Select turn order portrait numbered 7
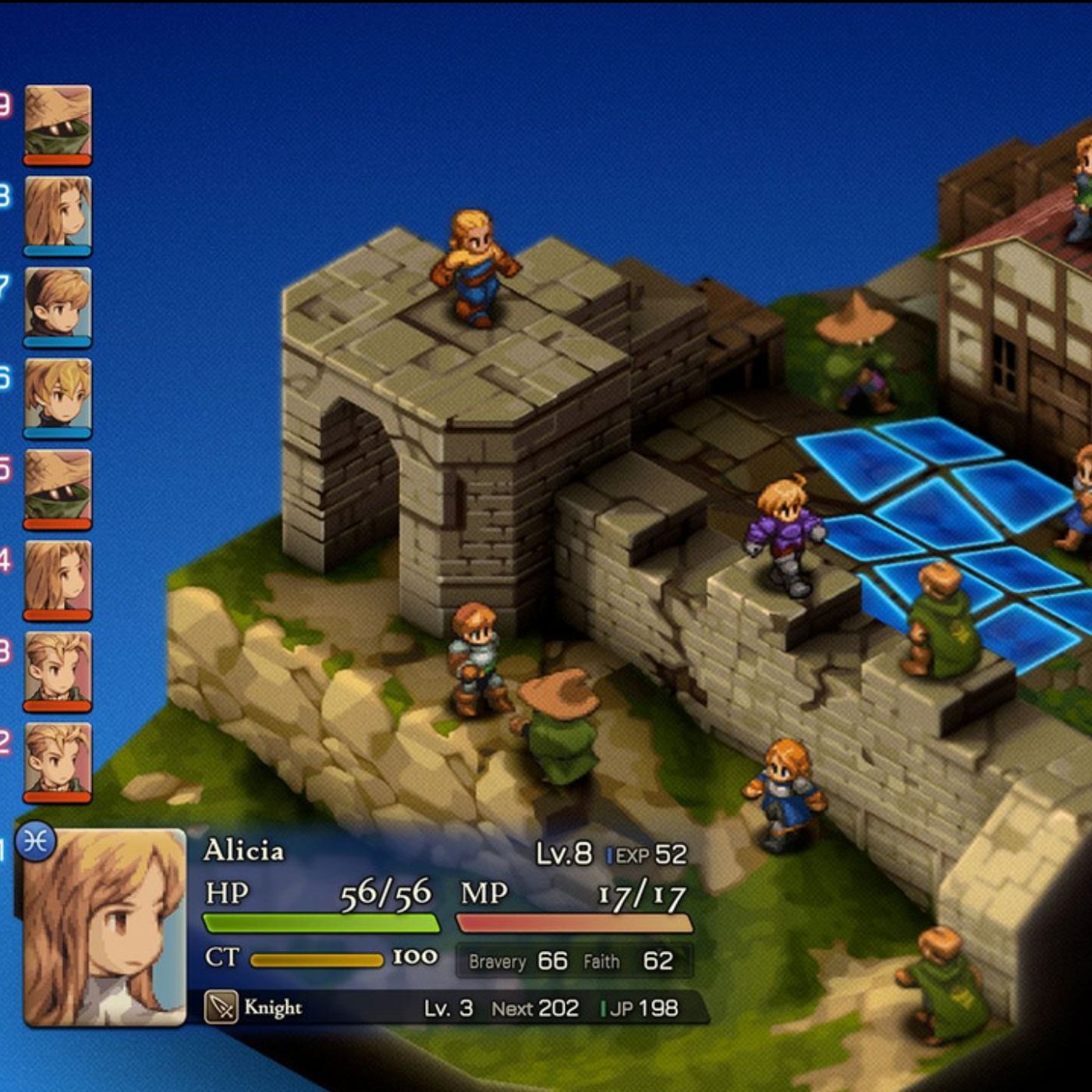This screenshot has height=1092, width=1092. (x=56, y=300)
